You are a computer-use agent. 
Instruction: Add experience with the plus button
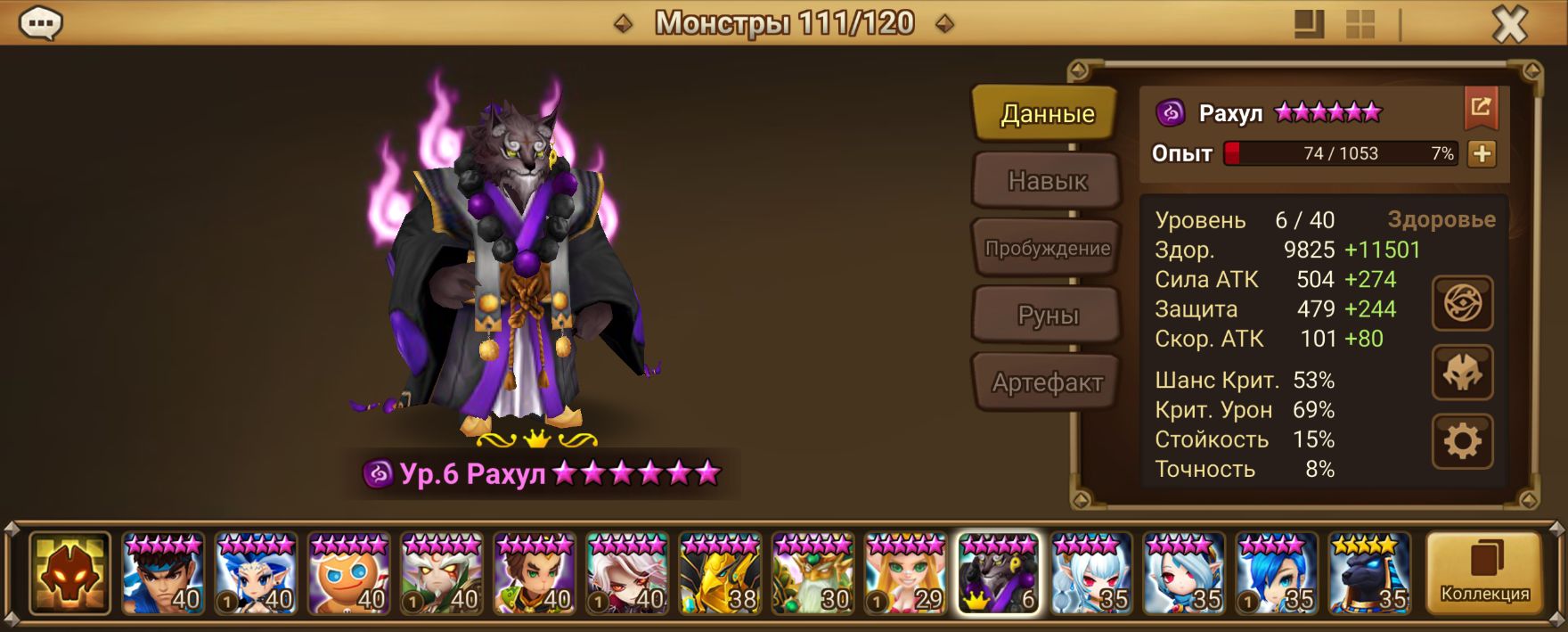pos(1482,154)
